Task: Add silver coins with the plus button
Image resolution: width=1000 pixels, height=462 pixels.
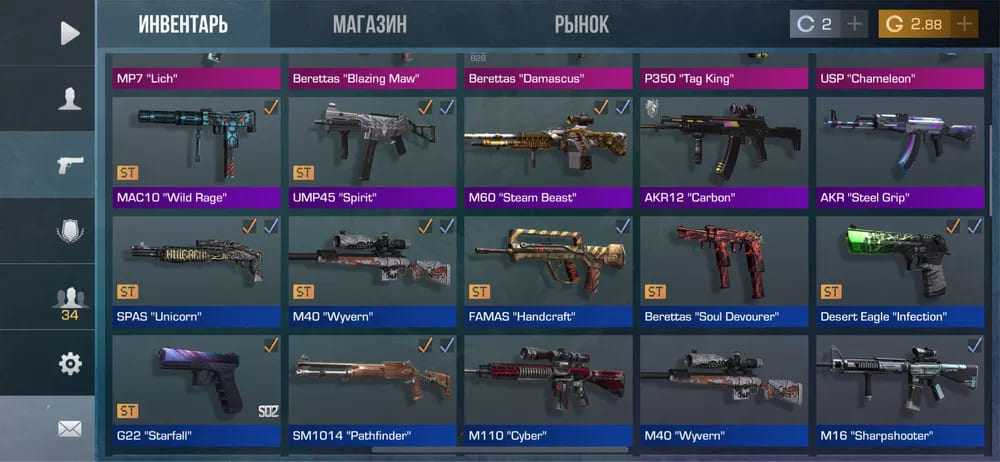Action: point(854,24)
